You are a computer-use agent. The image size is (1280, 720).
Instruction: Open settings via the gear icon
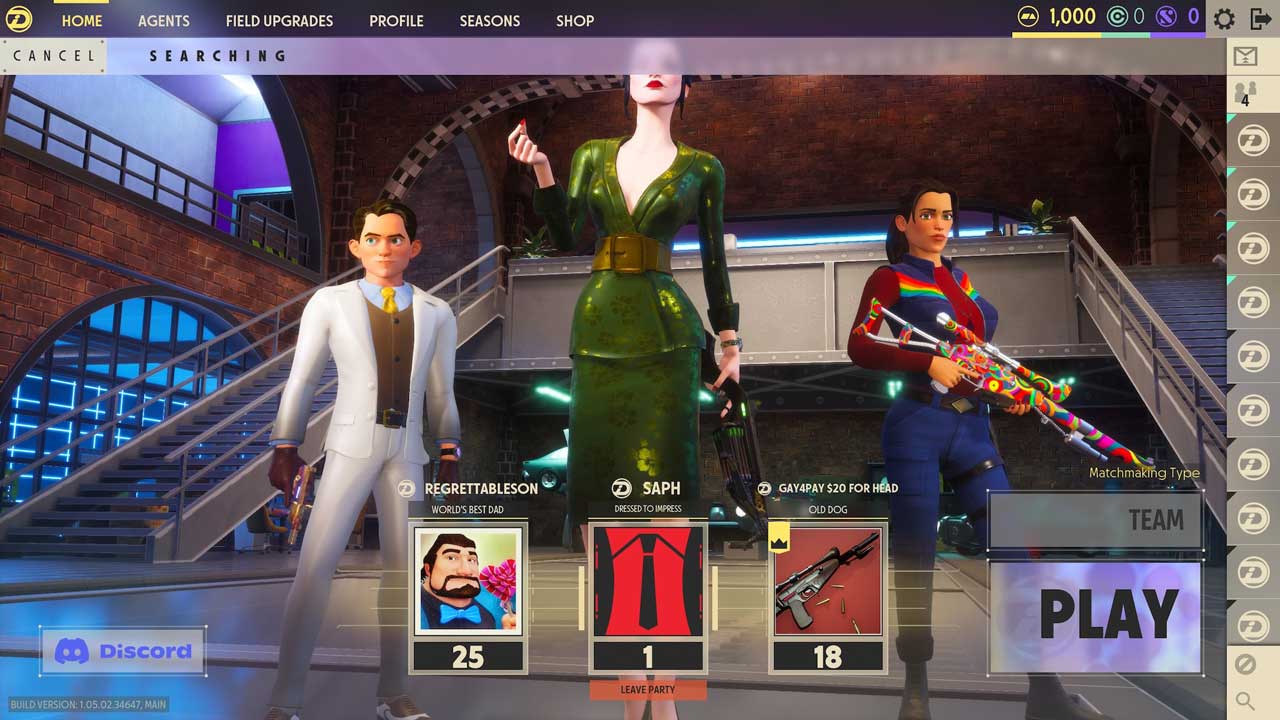click(1224, 19)
